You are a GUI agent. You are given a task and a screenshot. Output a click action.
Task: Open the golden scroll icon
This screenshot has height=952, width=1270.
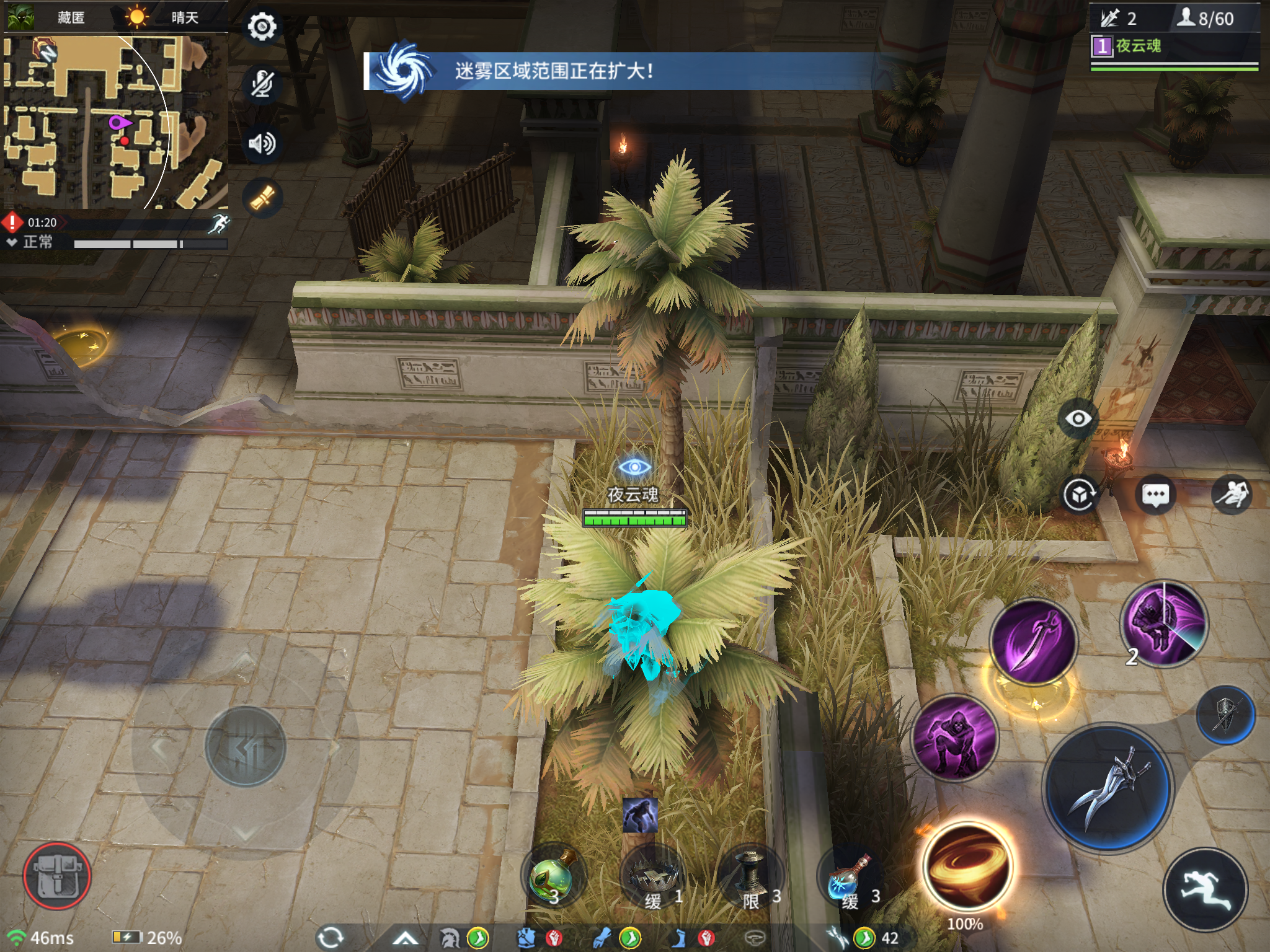pyautogui.click(x=262, y=198)
